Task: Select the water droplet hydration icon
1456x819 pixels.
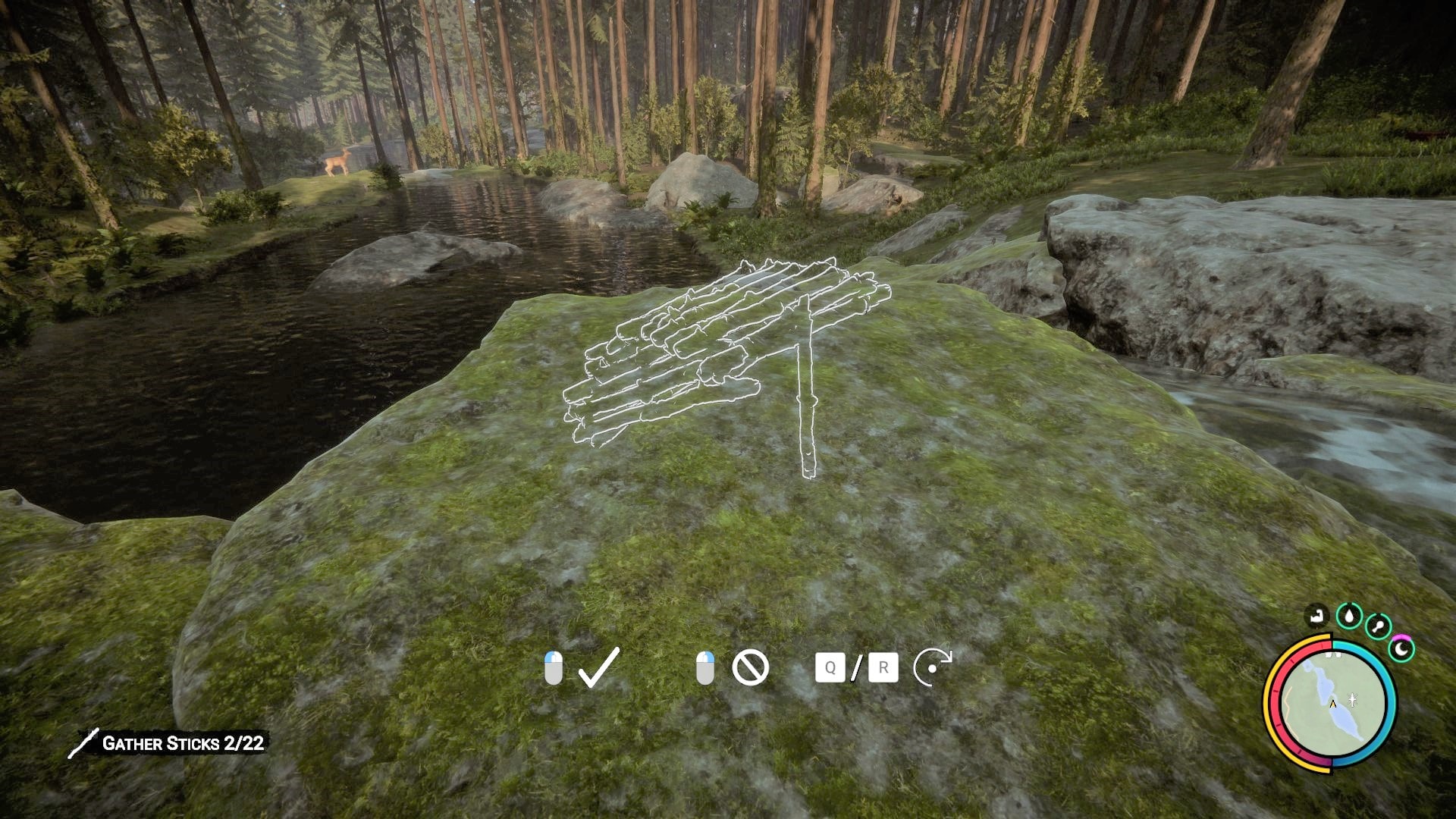Action: pyautogui.click(x=1348, y=617)
